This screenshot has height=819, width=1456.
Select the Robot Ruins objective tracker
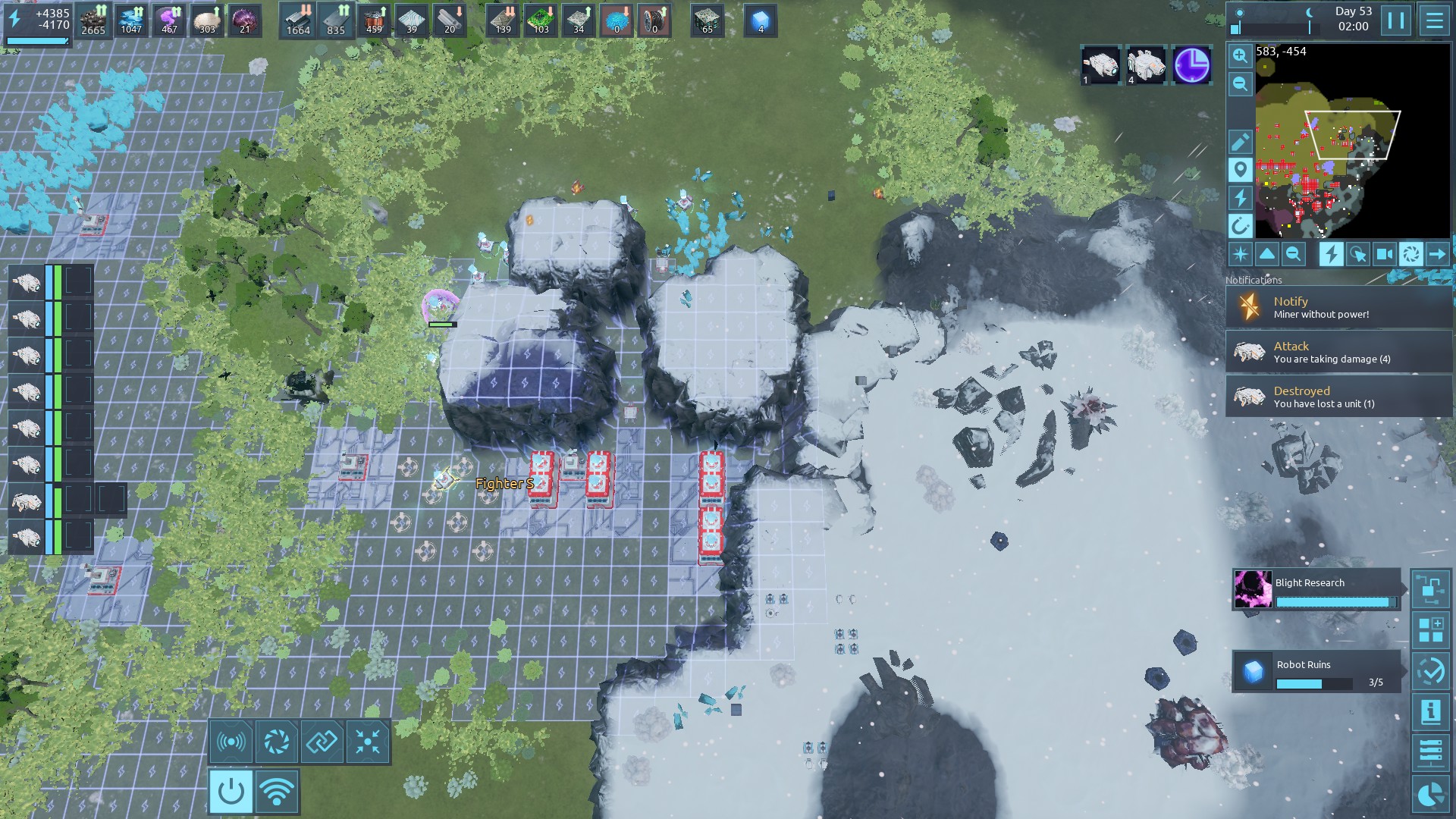pyautogui.click(x=1316, y=671)
